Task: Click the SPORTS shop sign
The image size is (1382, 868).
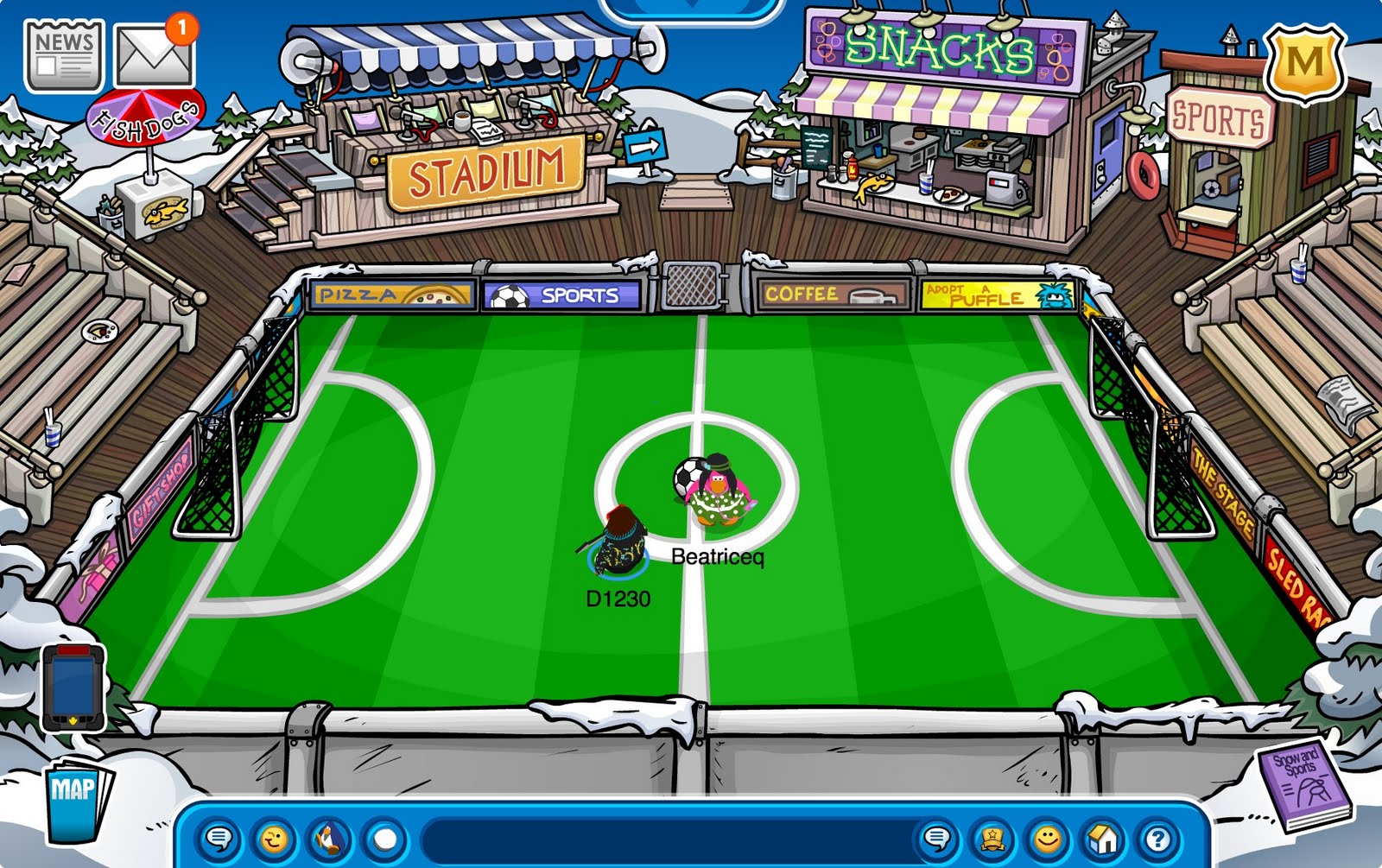Action: click(x=1220, y=117)
